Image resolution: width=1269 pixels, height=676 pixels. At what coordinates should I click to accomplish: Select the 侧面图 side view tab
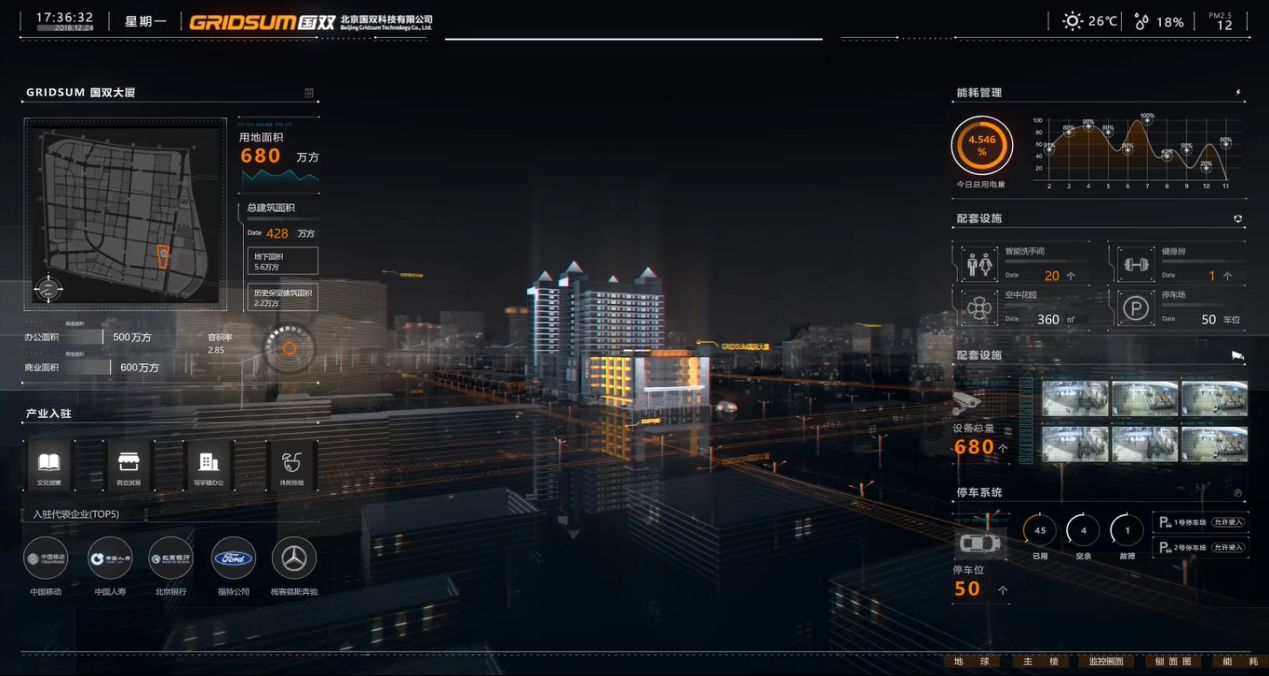(1173, 662)
